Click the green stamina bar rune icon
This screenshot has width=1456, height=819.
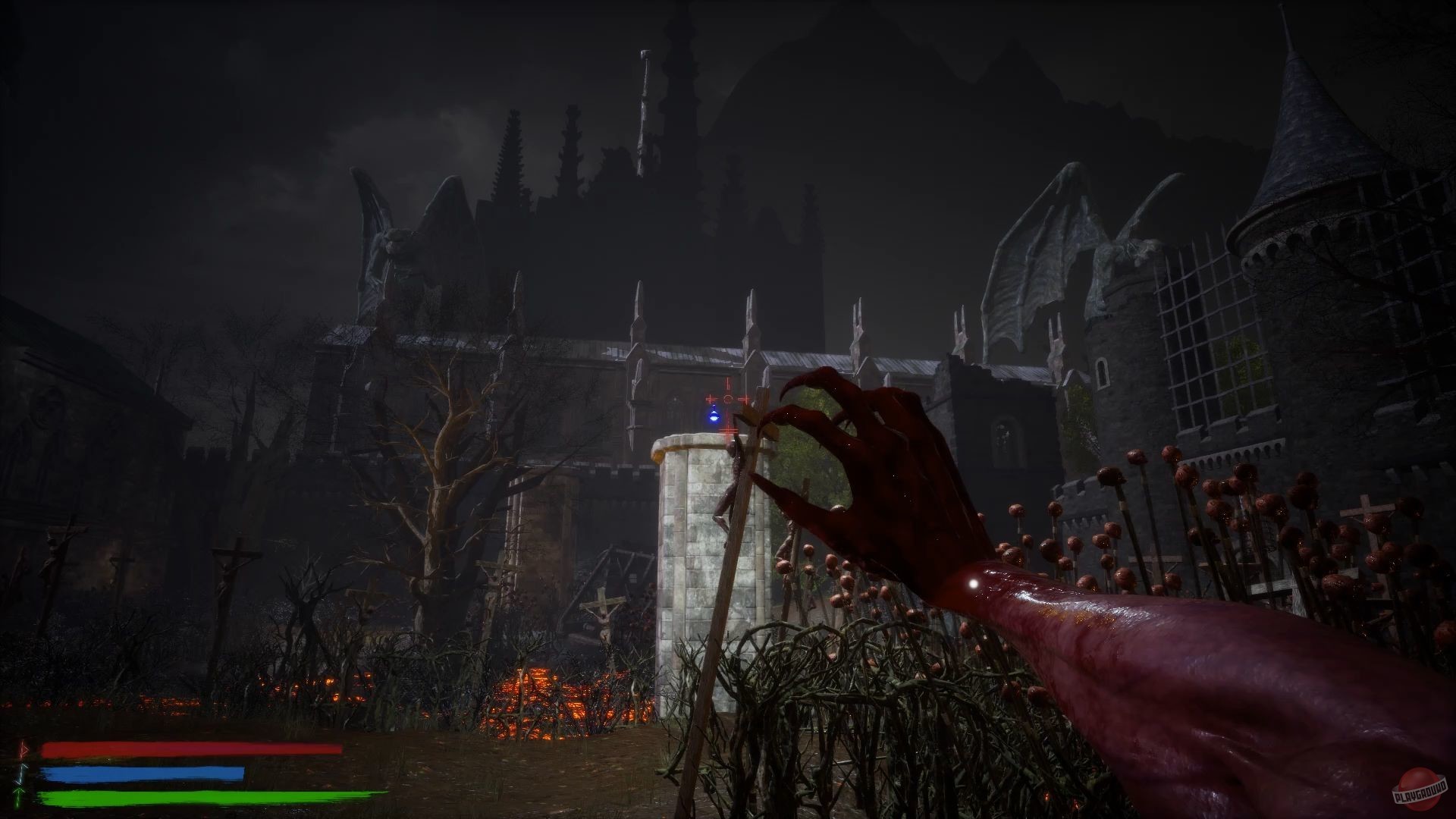19,796
